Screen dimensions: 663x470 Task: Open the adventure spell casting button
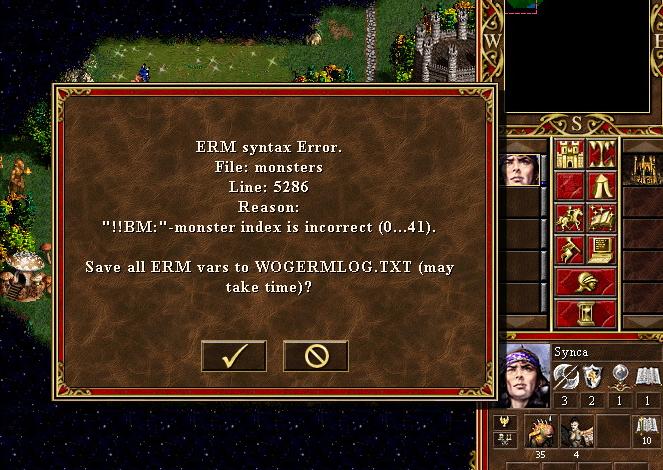click(x=602, y=218)
